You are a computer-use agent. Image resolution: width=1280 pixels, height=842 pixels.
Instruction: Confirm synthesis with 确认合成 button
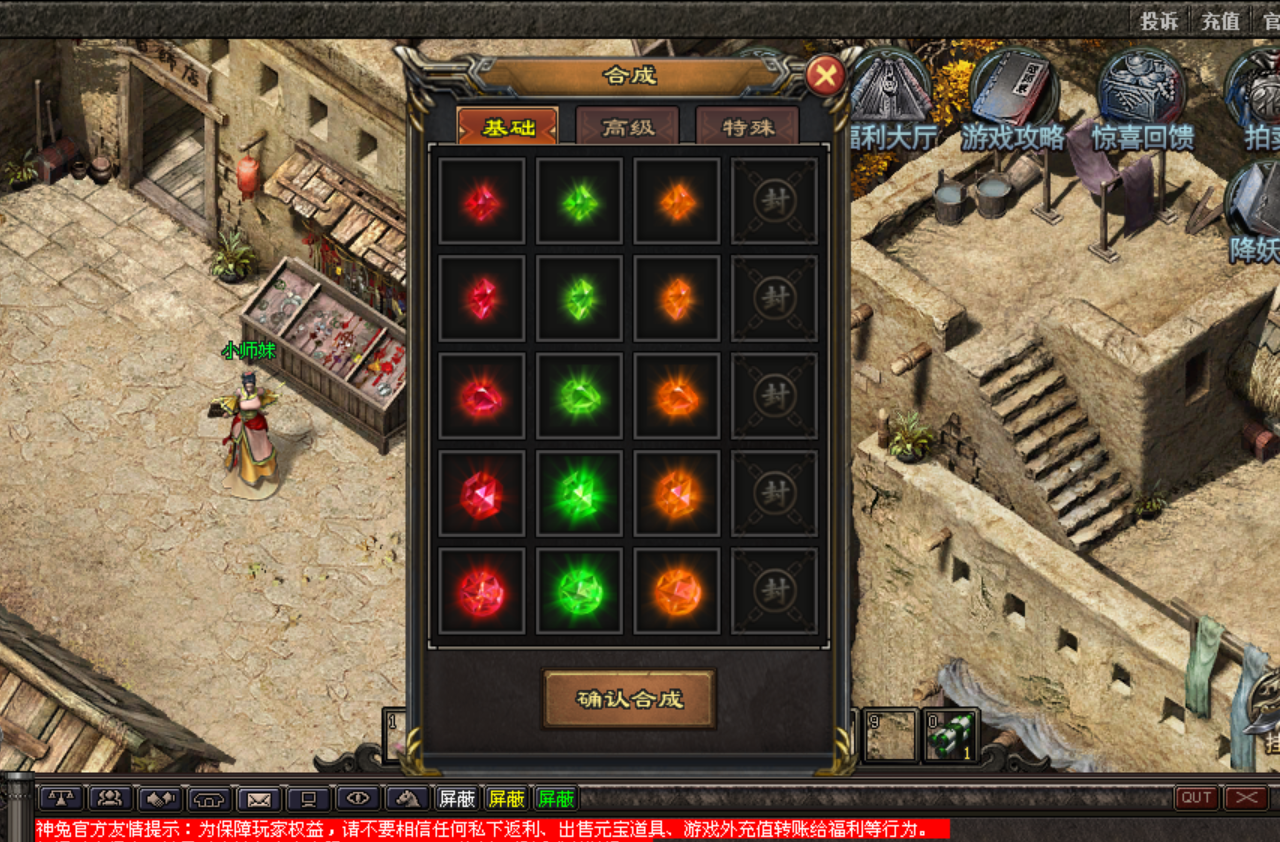629,698
